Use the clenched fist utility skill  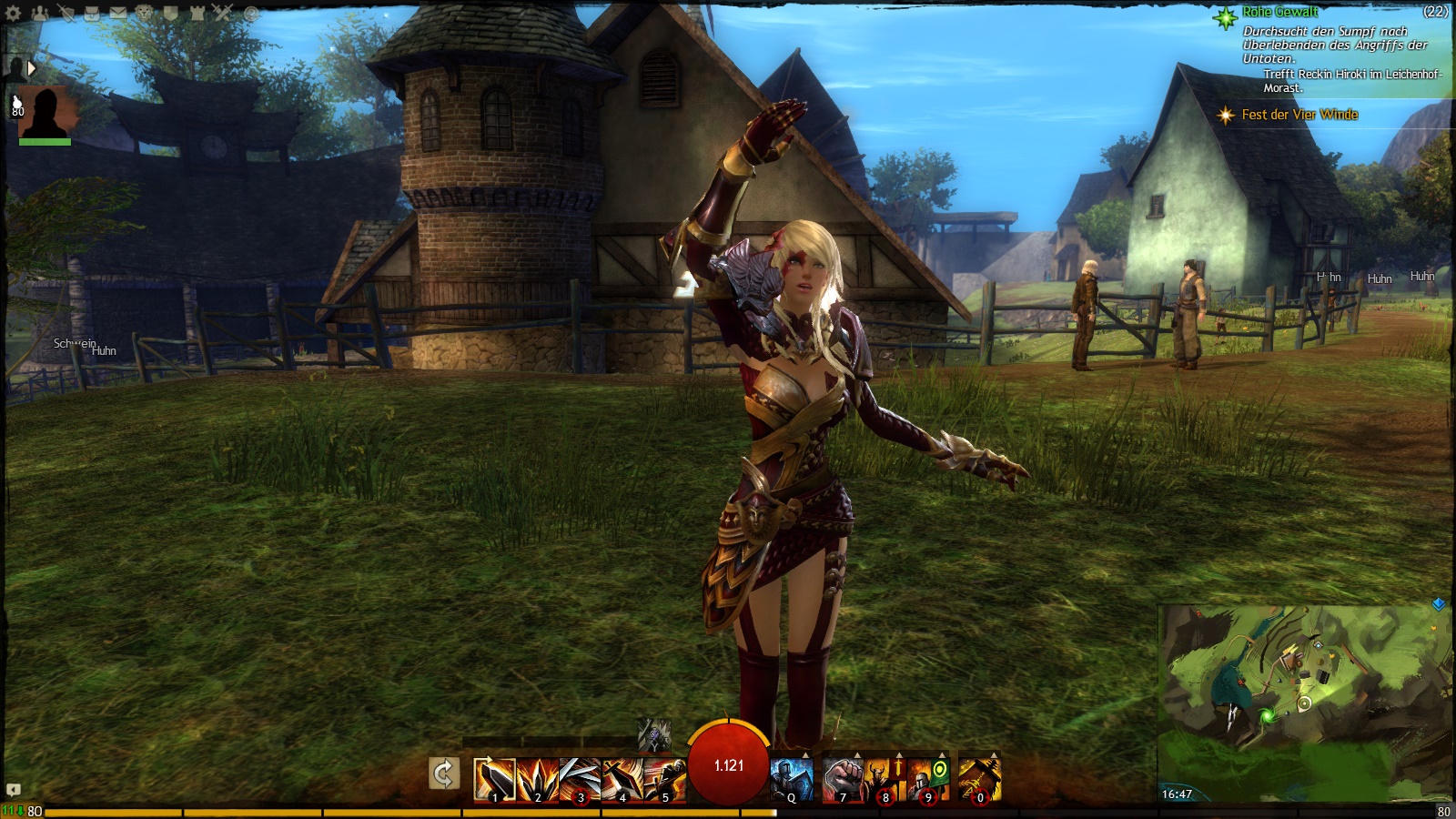[x=843, y=779]
